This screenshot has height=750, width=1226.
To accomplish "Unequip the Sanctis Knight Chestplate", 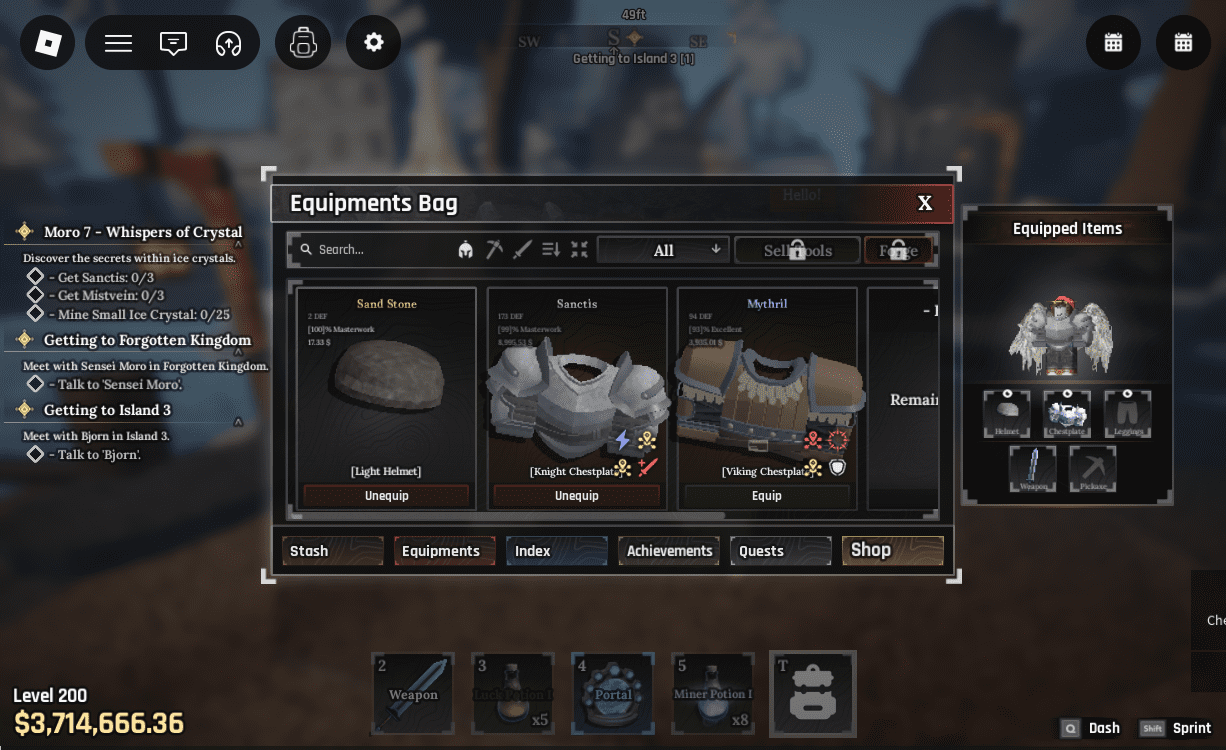I will (576, 496).
